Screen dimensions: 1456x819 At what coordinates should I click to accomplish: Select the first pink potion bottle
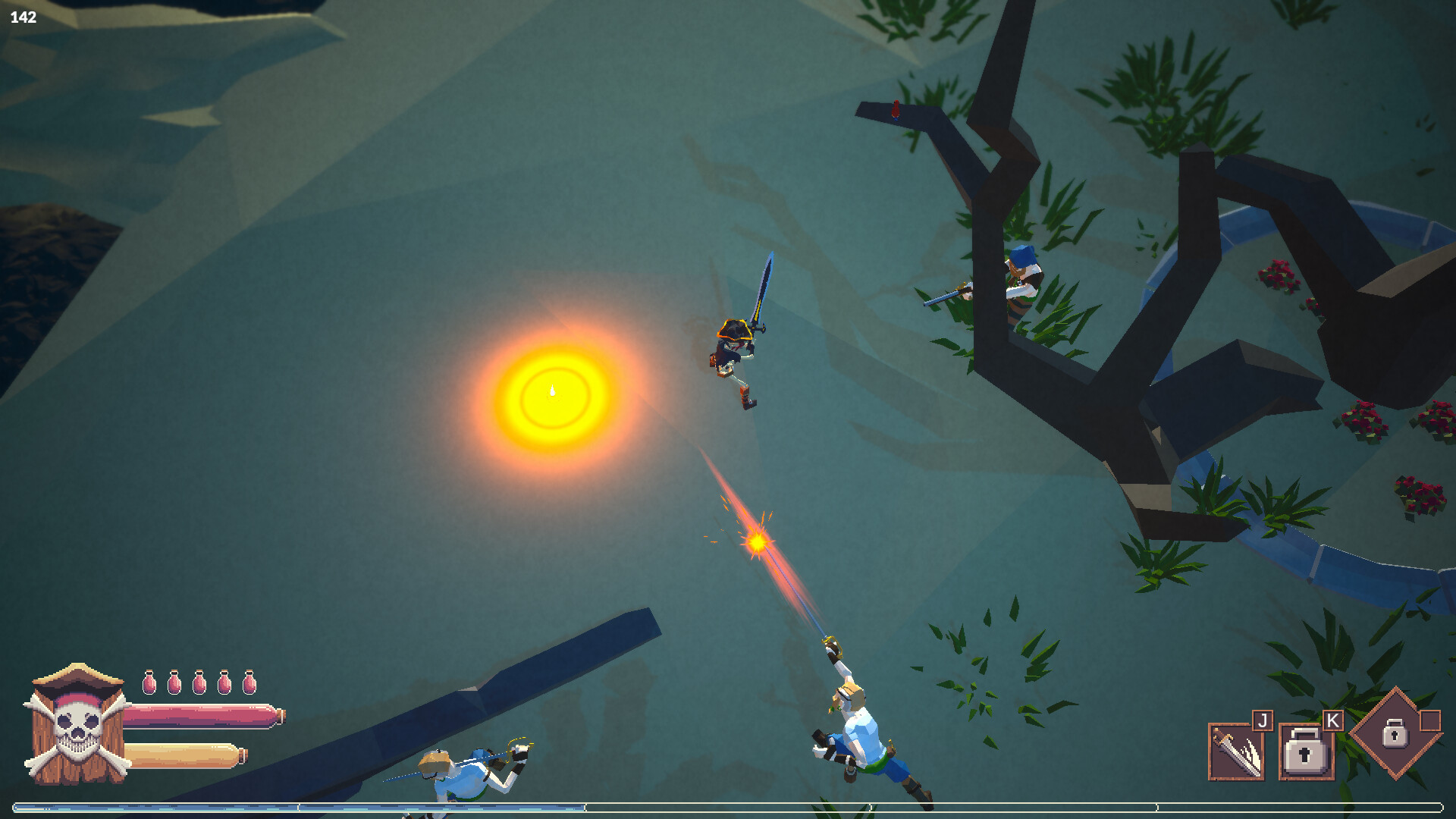[x=150, y=684]
